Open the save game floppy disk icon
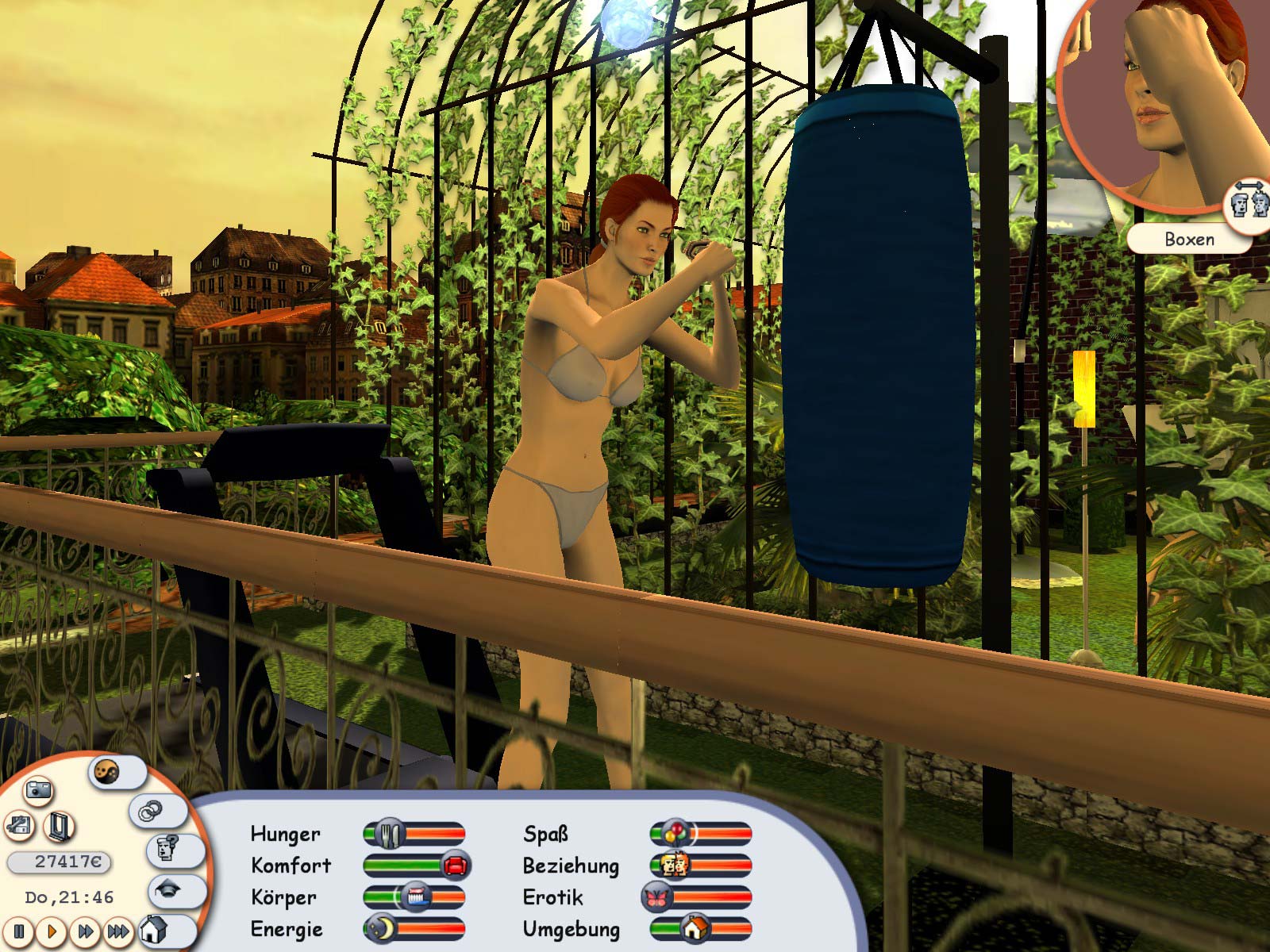The width and height of the screenshot is (1270, 952). (x=20, y=827)
